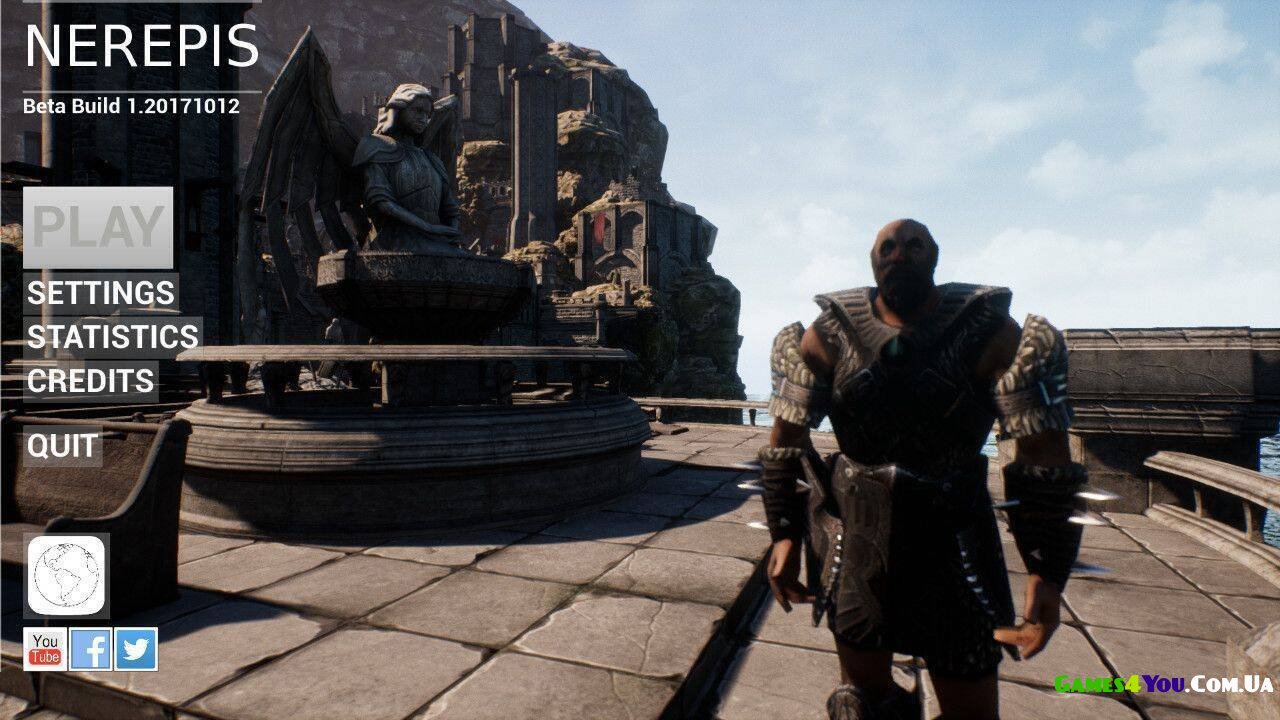Choose QUIT to exit the game
The image size is (1280, 720).
coord(63,446)
